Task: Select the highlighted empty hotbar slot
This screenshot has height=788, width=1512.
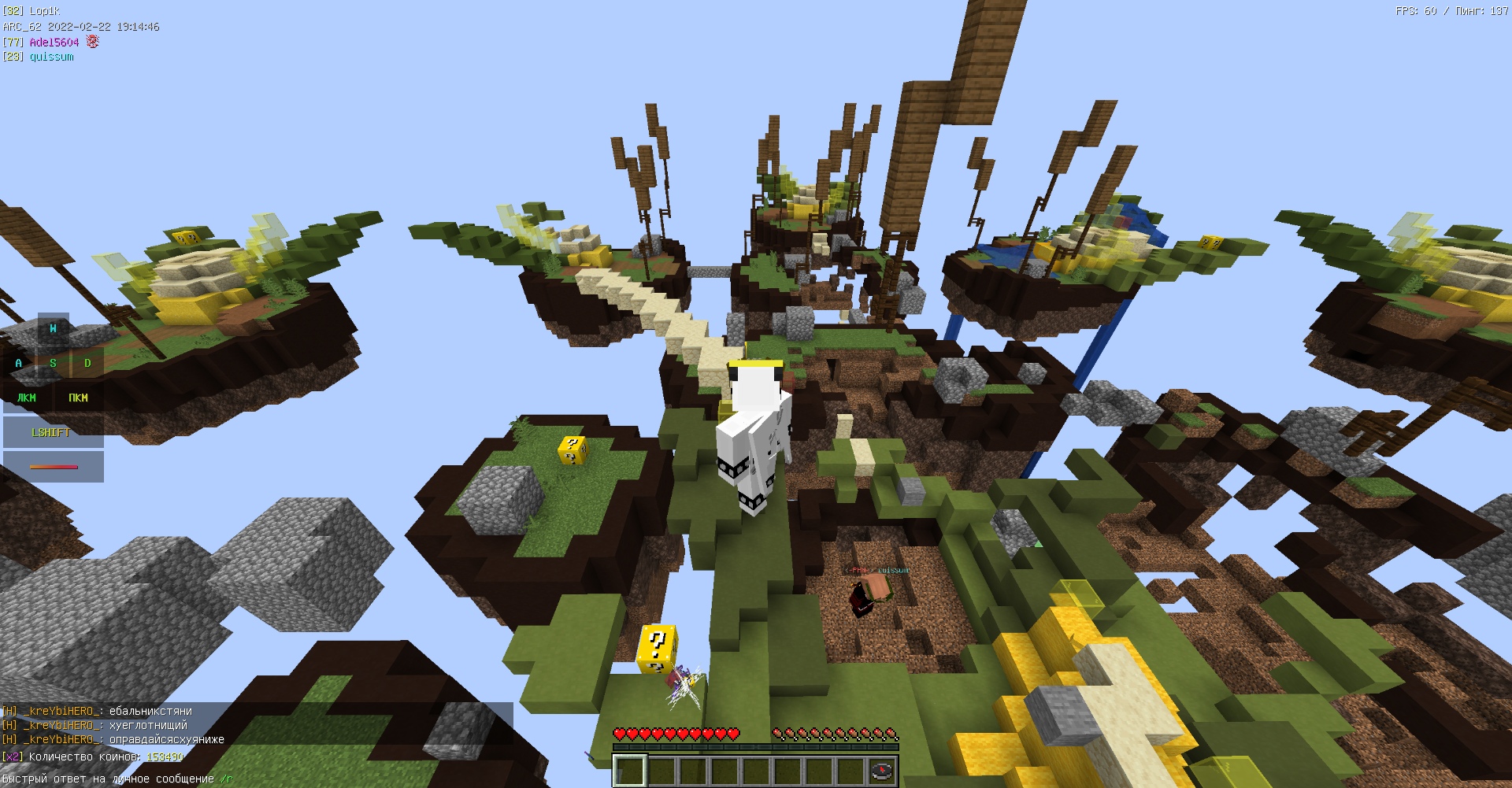Action: pyautogui.click(x=630, y=770)
